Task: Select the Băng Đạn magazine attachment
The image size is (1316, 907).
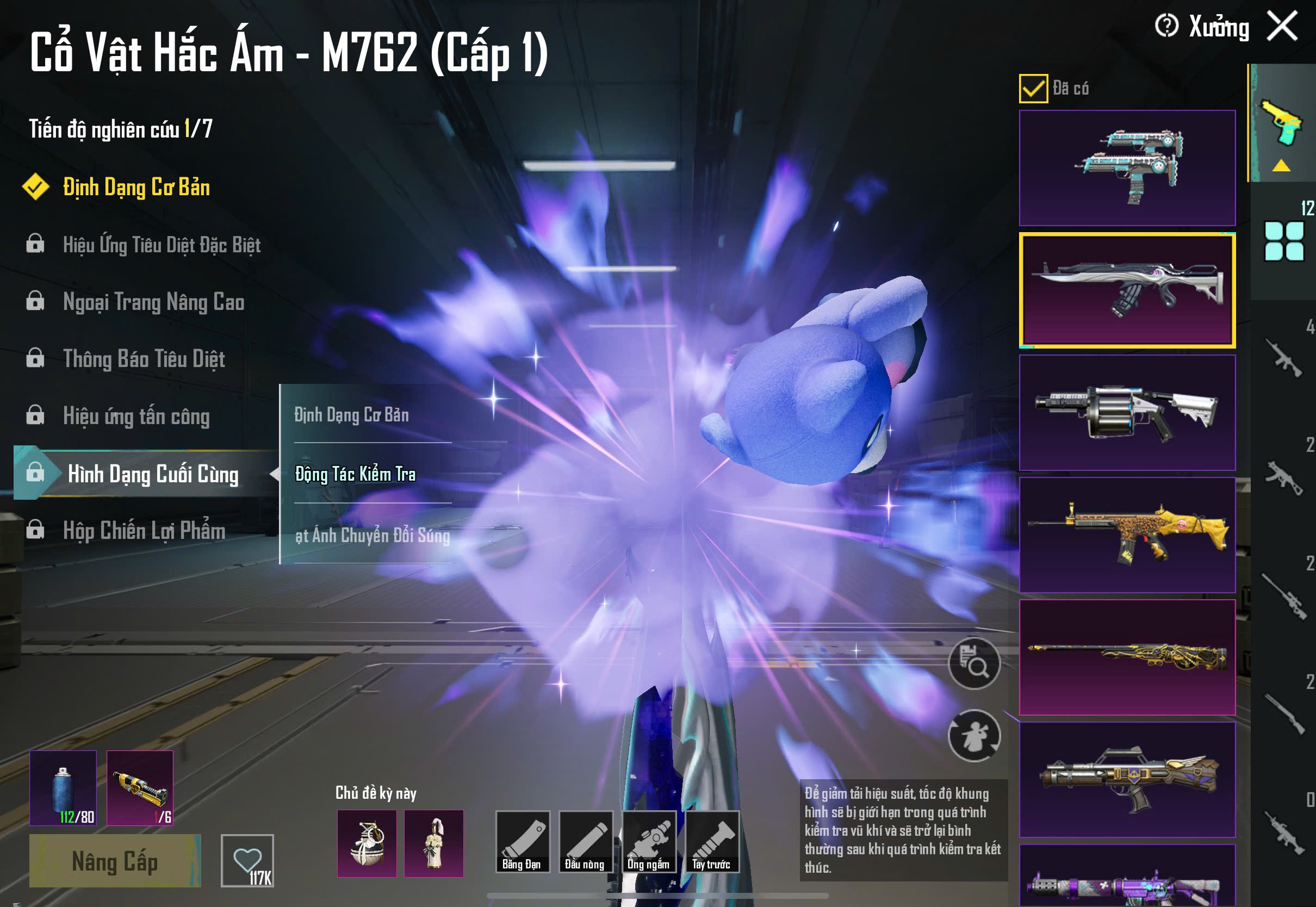Action: tap(522, 842)
